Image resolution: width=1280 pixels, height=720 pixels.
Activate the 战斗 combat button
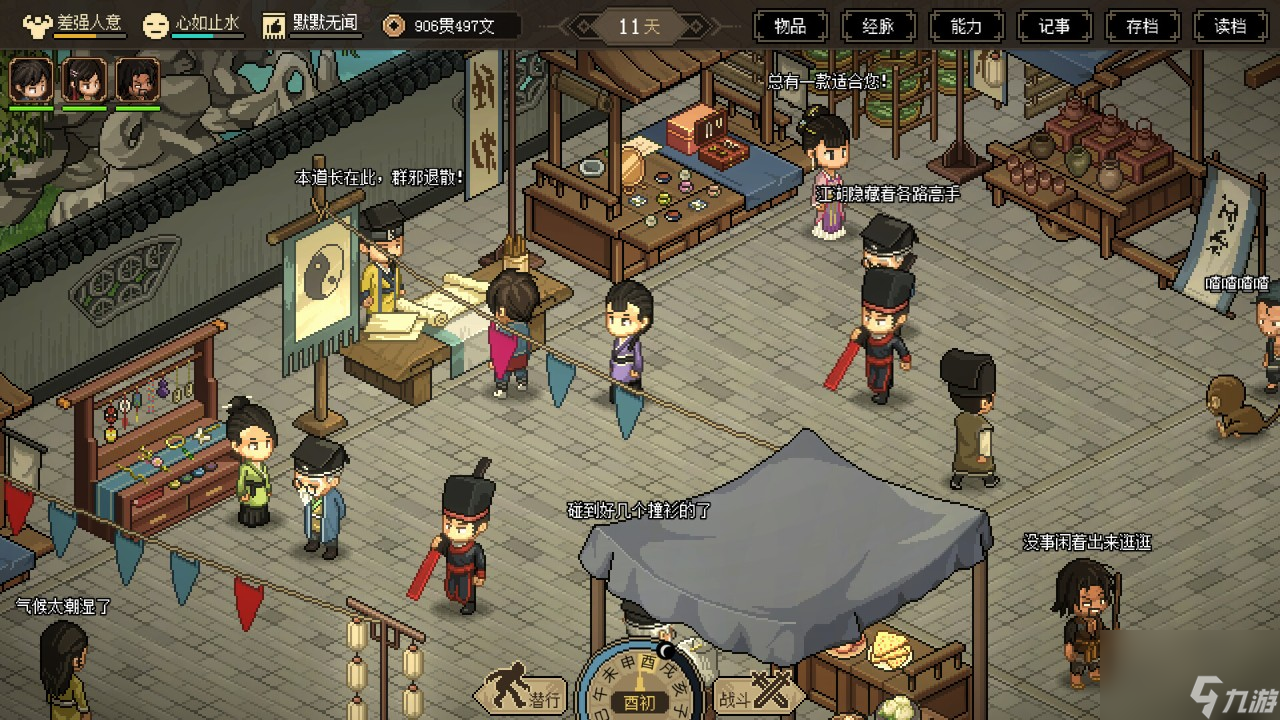pyautogui.click(x=749, y=693)
